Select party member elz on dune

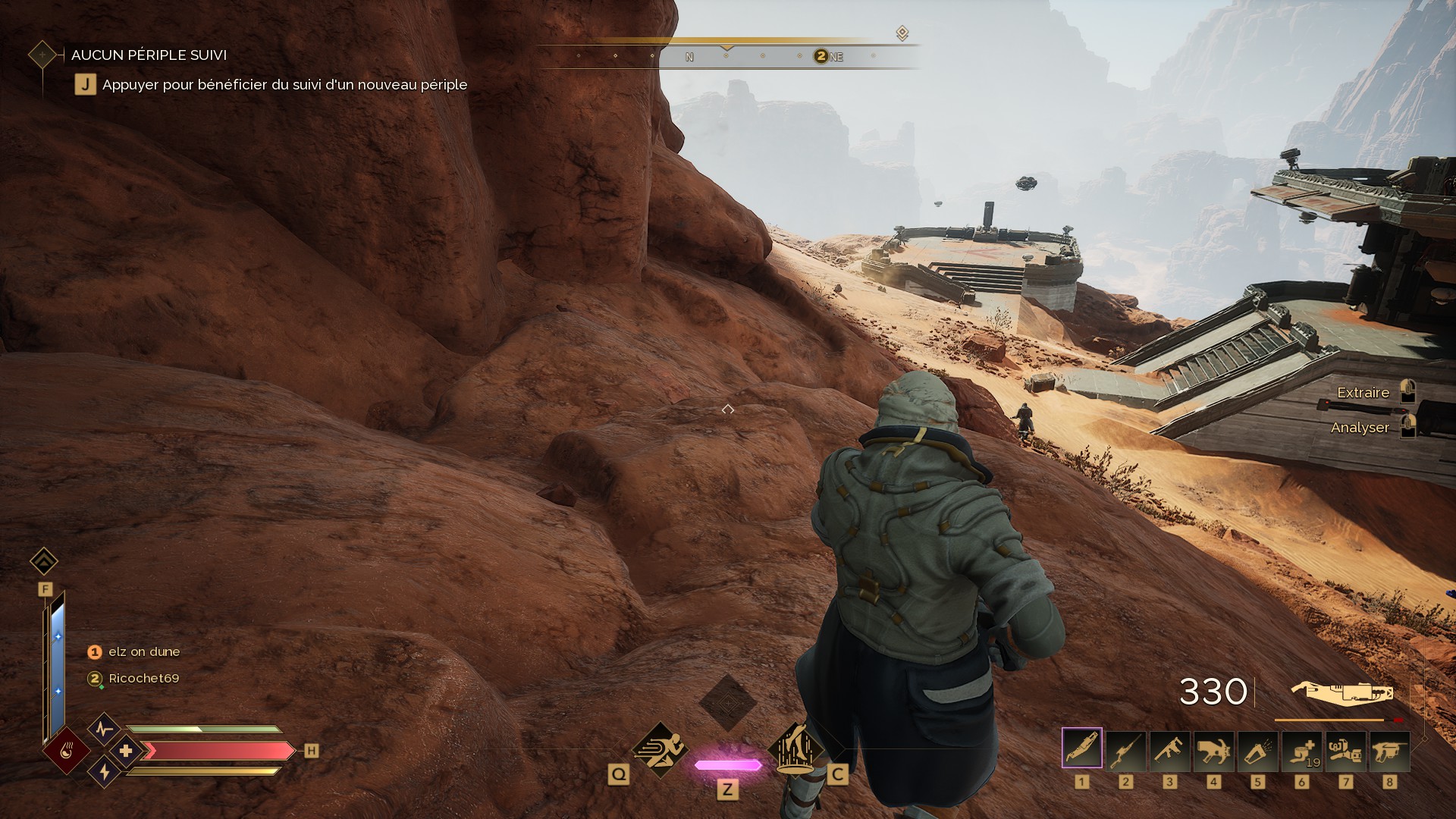143,651
